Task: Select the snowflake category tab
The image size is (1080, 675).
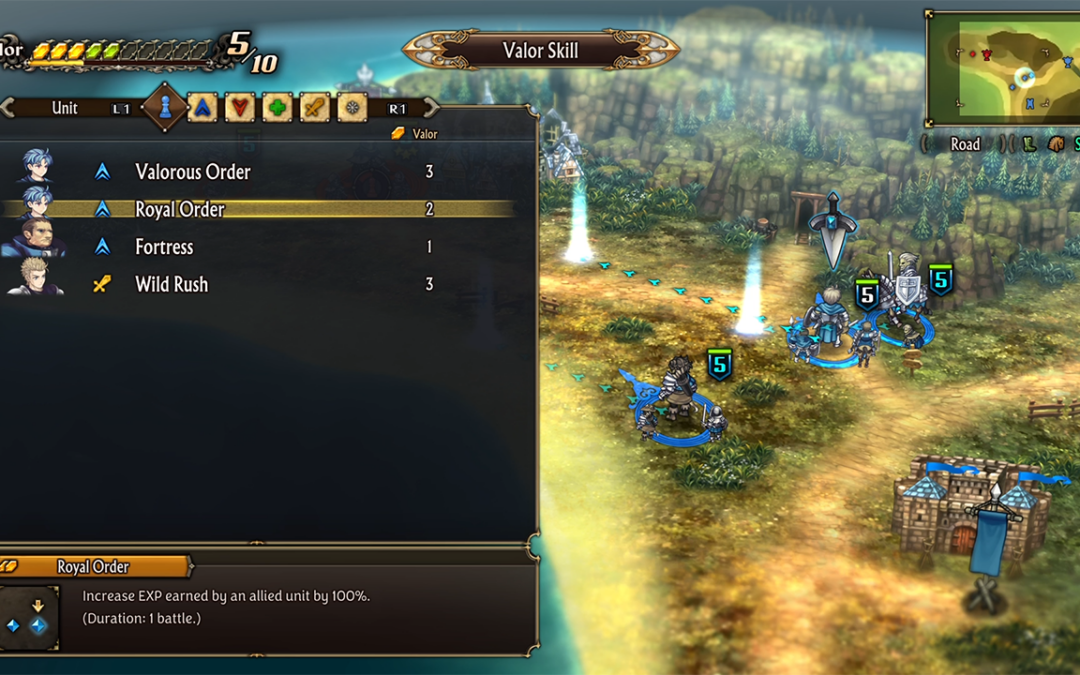Action: click(x=352, y=108)
